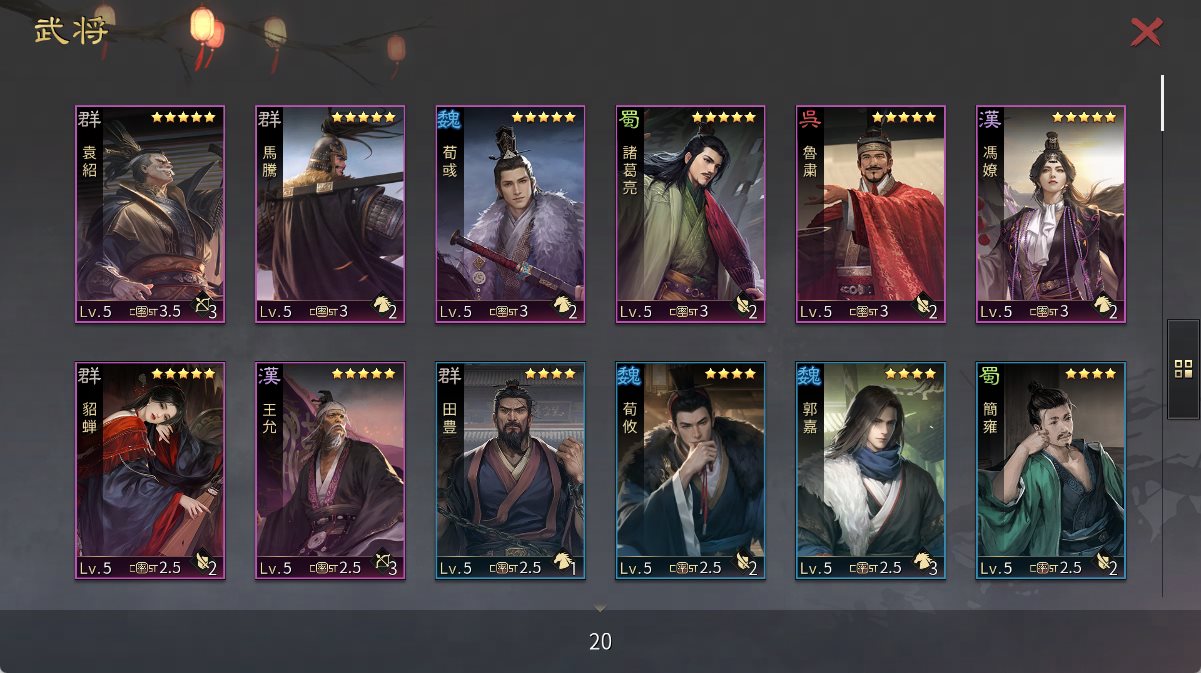Pick the 郭嘉 general card

click(870, 470)
